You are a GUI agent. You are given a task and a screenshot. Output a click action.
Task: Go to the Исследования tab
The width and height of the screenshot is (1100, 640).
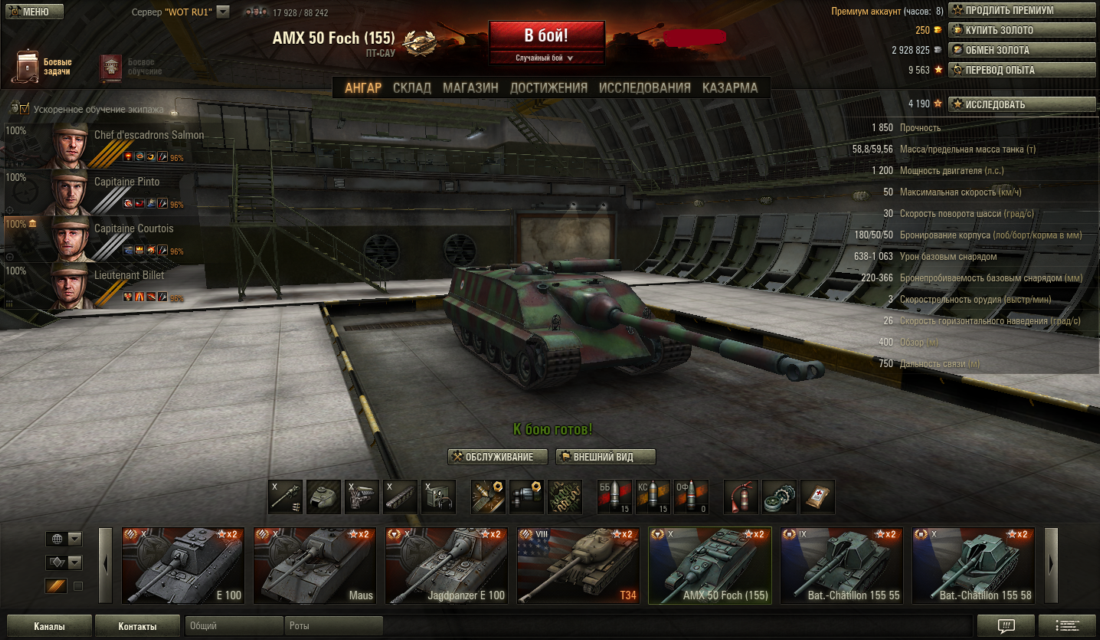tap(644, 88)
